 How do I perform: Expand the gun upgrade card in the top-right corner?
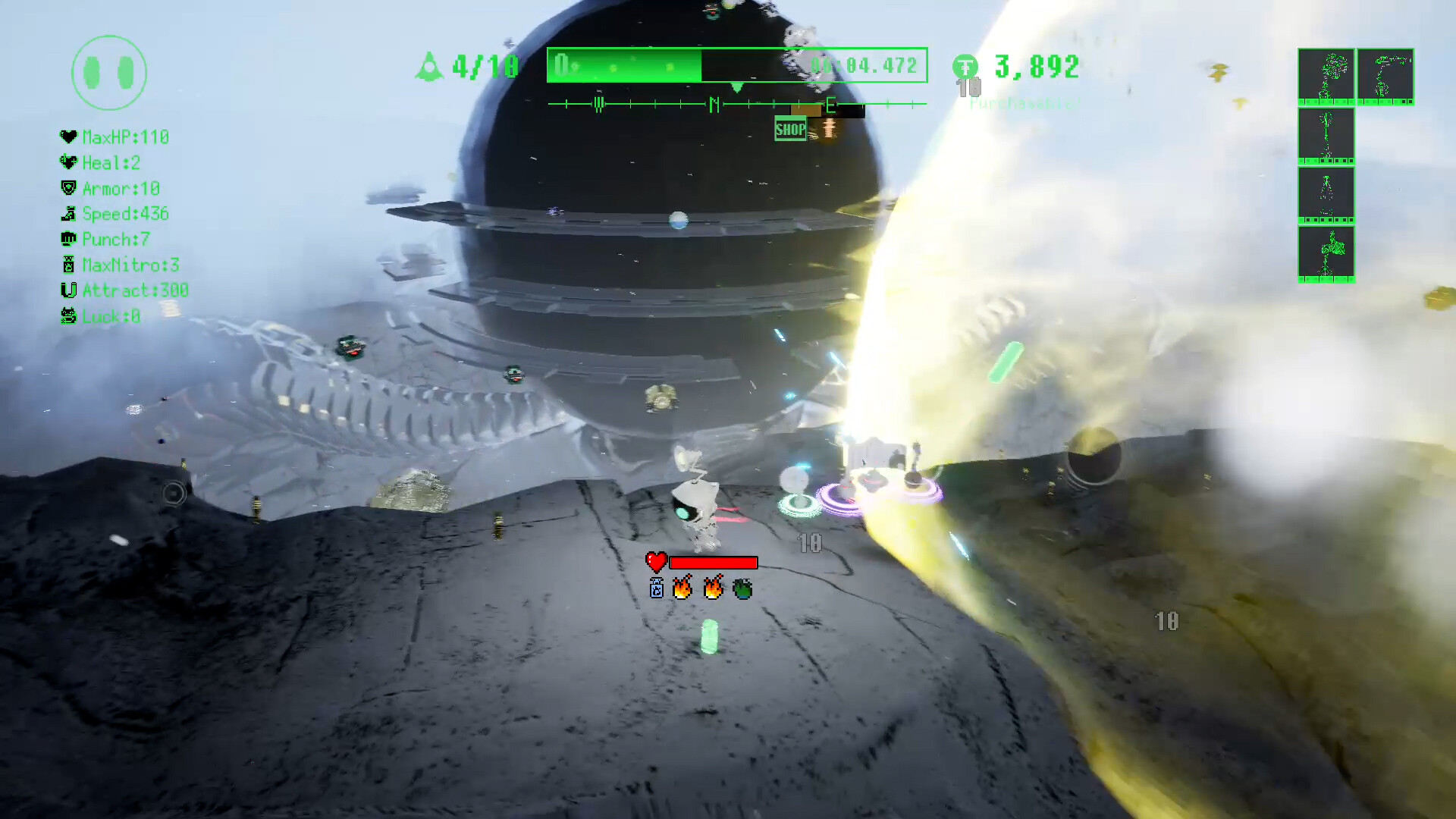[1385, 76]
